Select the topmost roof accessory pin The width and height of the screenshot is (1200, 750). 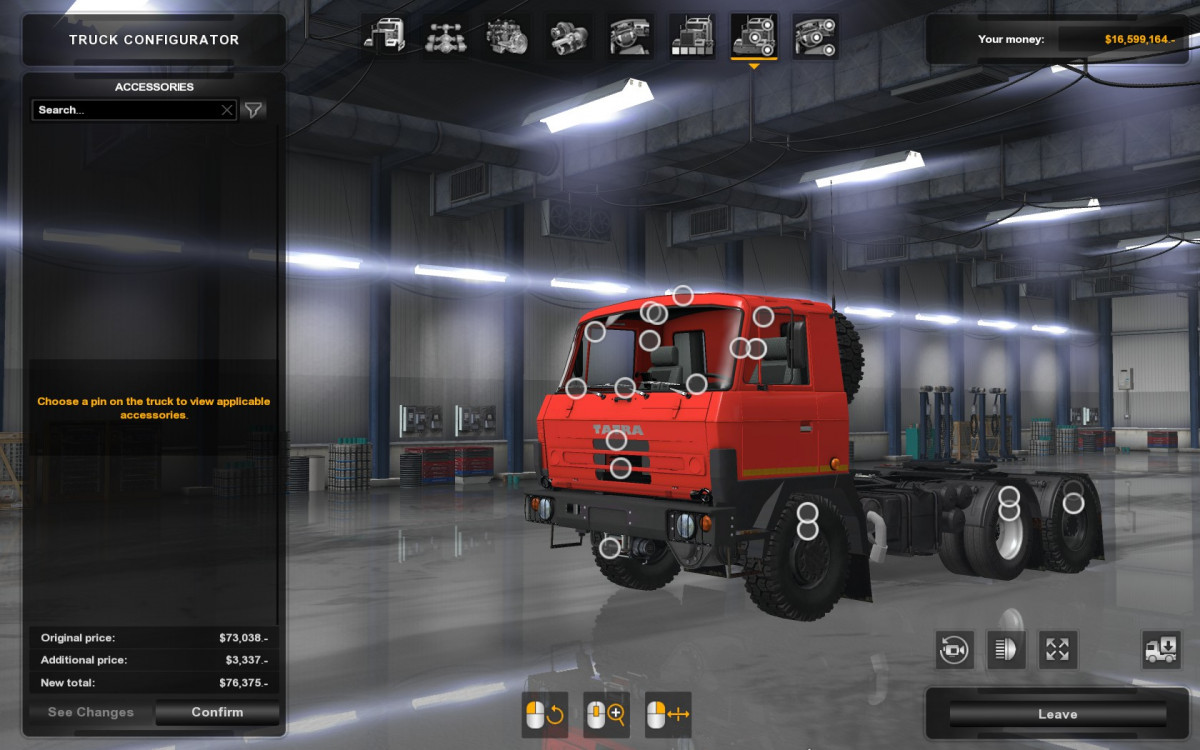click(x=683, y=295)
